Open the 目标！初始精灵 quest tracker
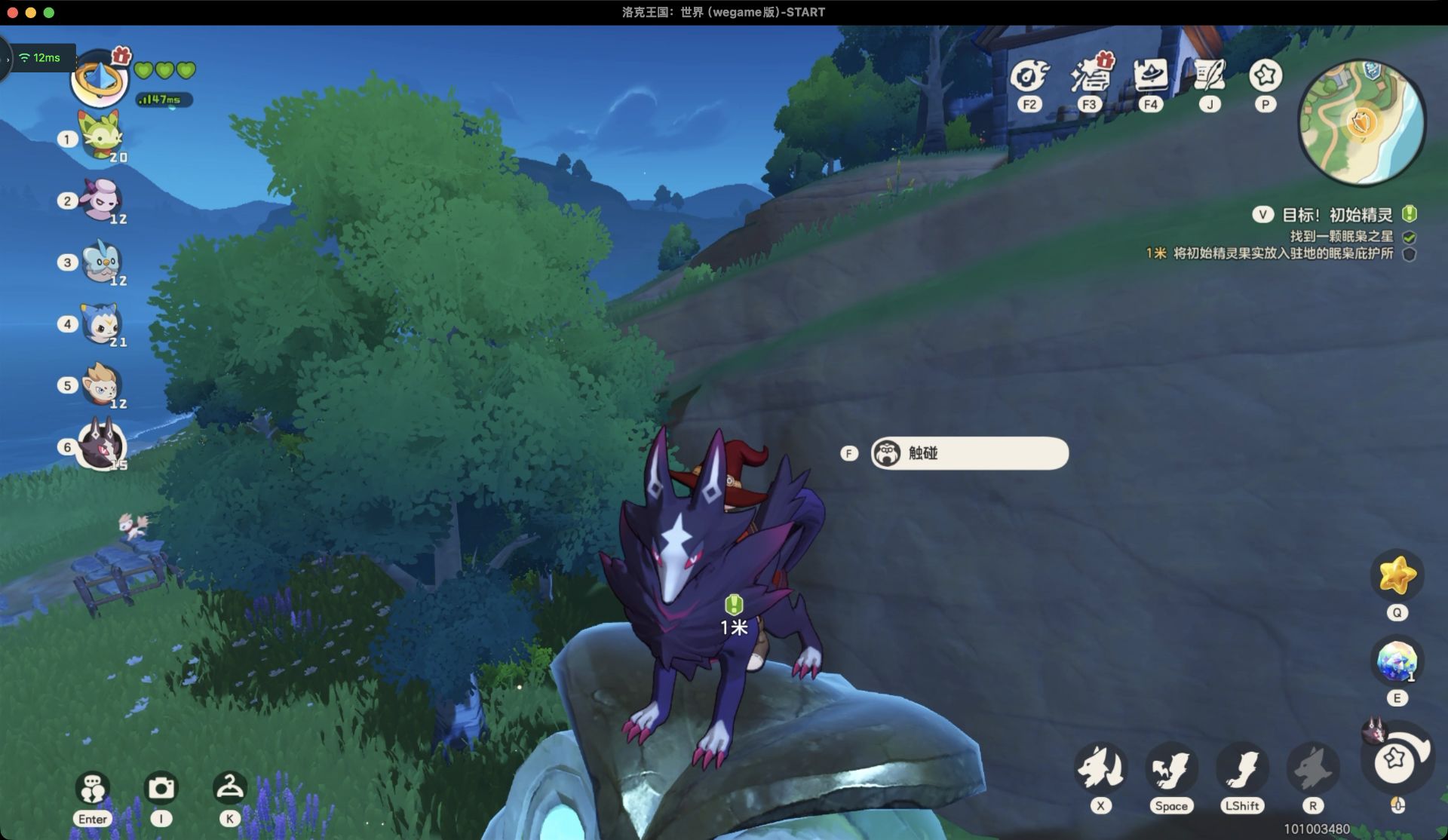1448x840 pixels. click(x=1337, y=215)
